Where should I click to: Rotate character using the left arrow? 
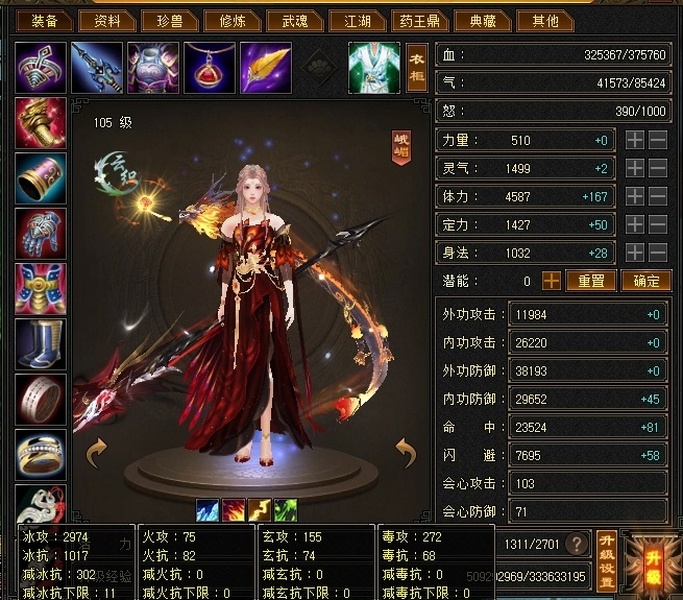click(x=98, y=453)
